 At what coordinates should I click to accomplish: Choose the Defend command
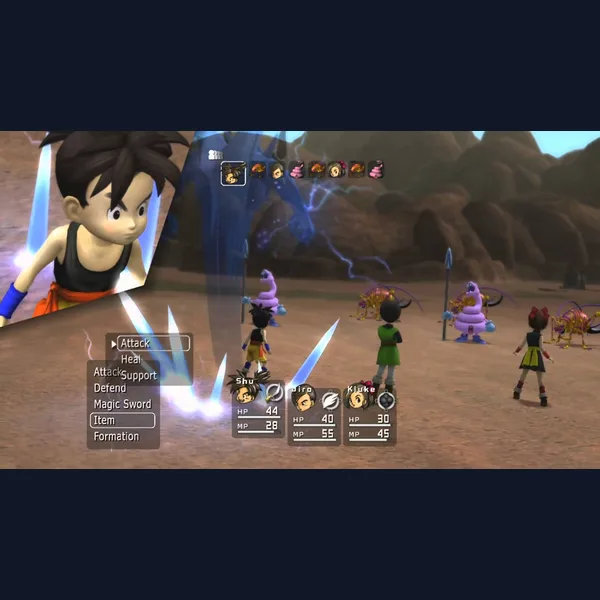(x=110, y=388)
